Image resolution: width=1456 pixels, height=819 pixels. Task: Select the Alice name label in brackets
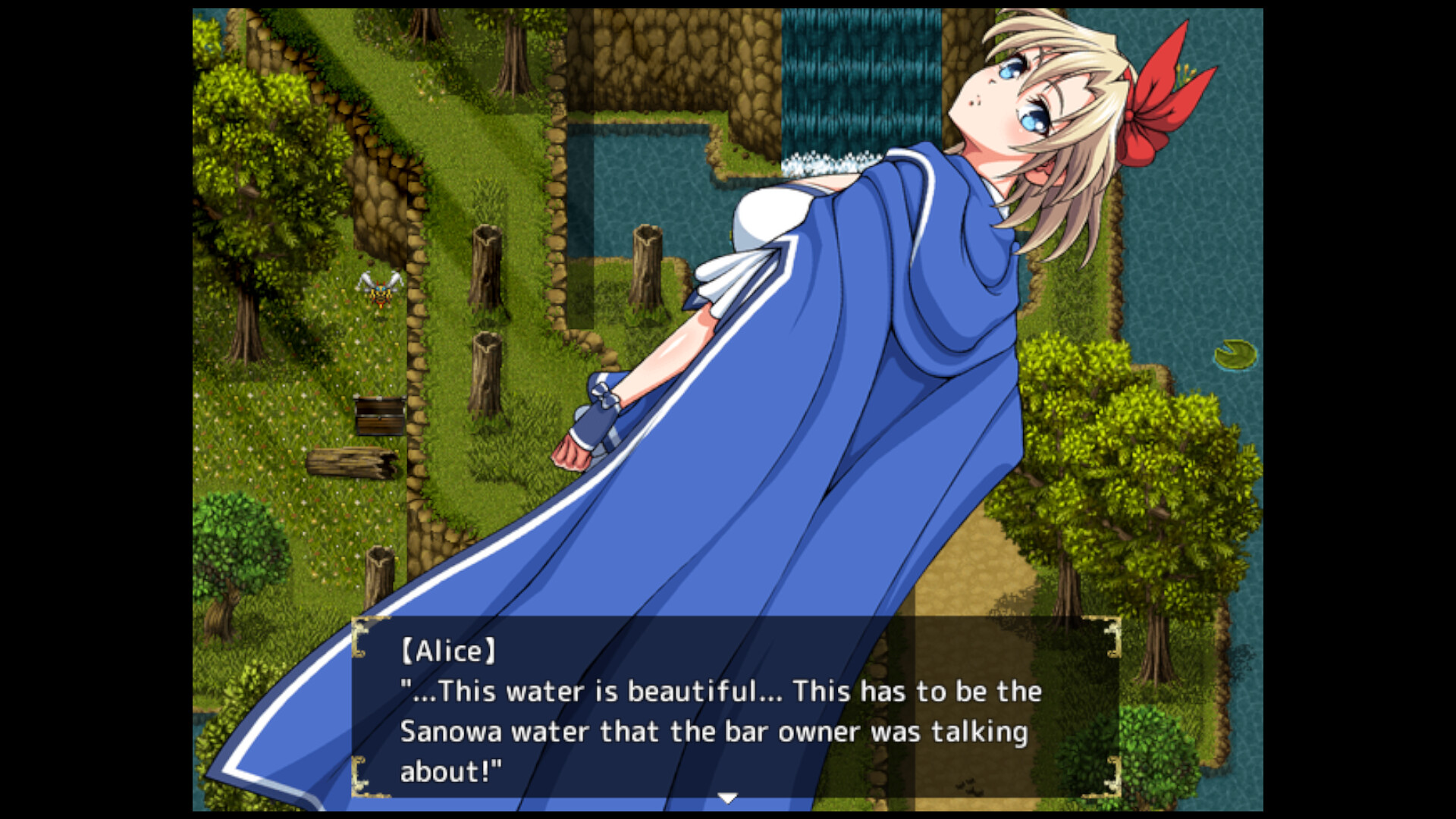pyautogui.click(x=449, y=648)
